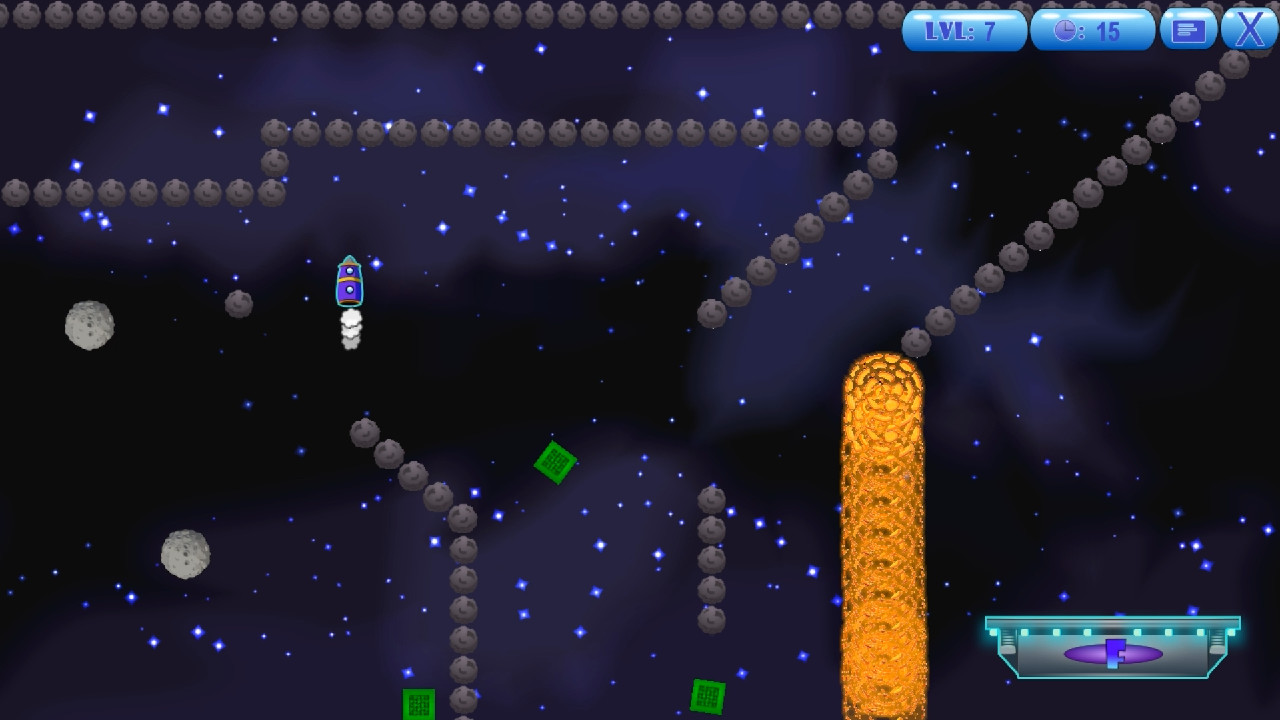Select the moon asteroid on the left edge

coord(88,327)
